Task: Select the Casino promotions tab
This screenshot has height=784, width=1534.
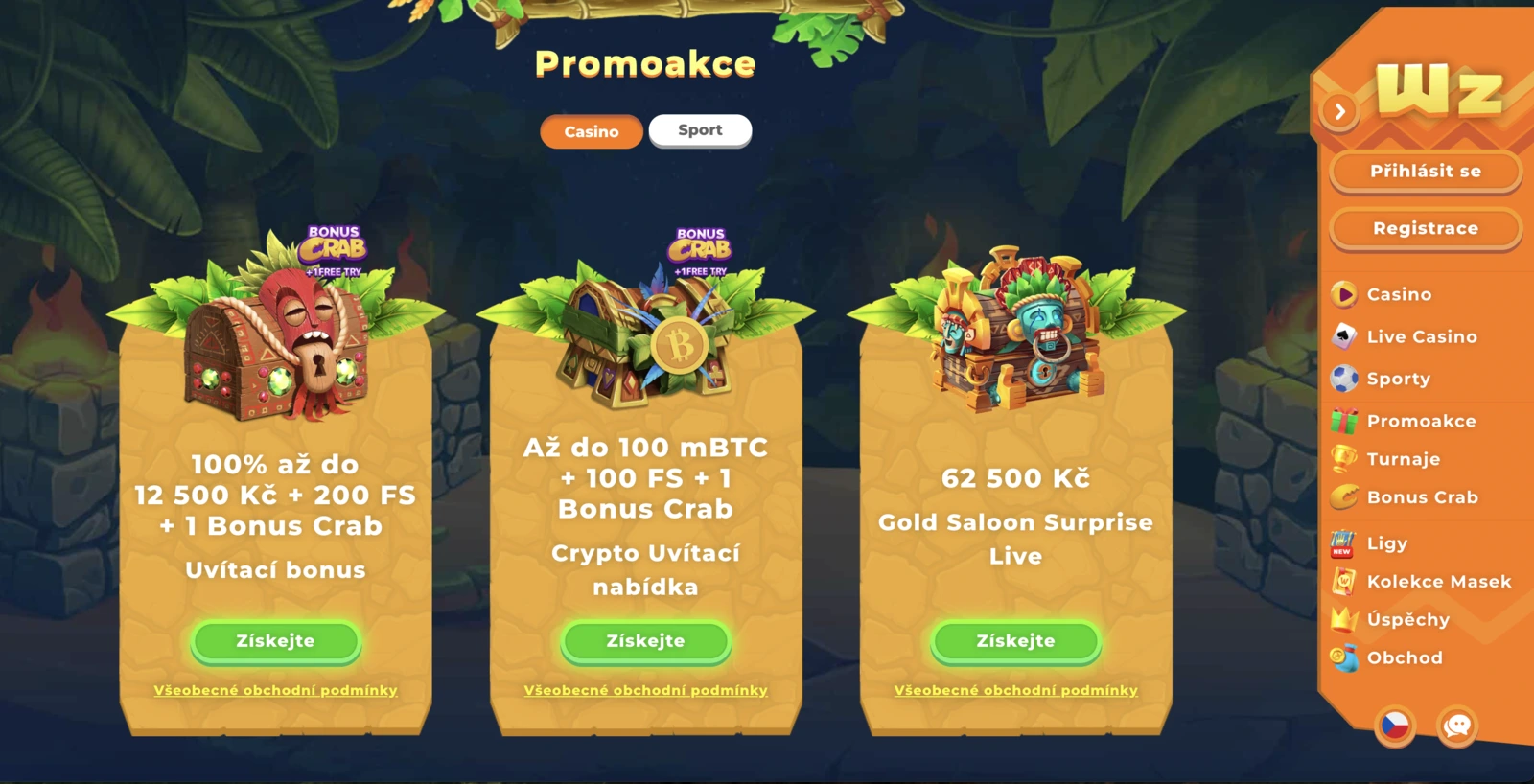Action: [591, 131]
